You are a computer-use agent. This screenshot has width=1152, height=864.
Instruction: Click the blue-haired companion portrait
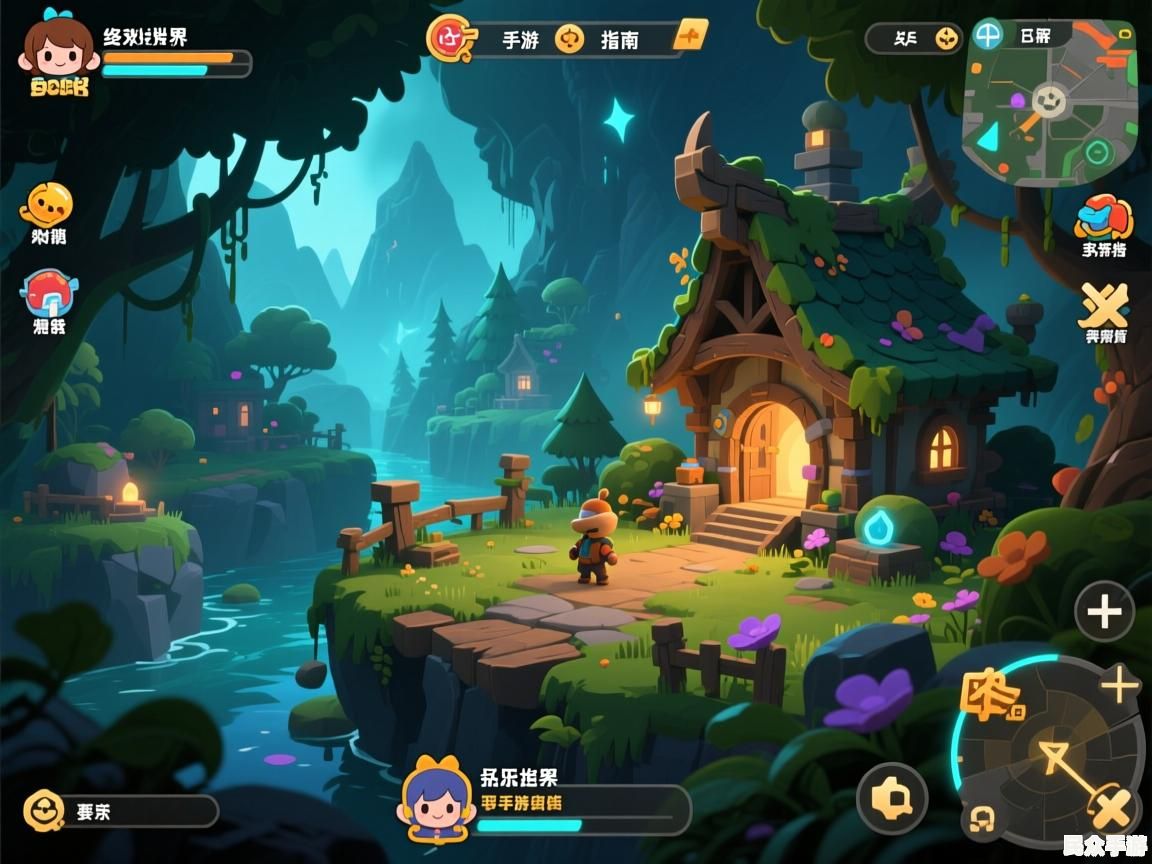coord(437,799)
